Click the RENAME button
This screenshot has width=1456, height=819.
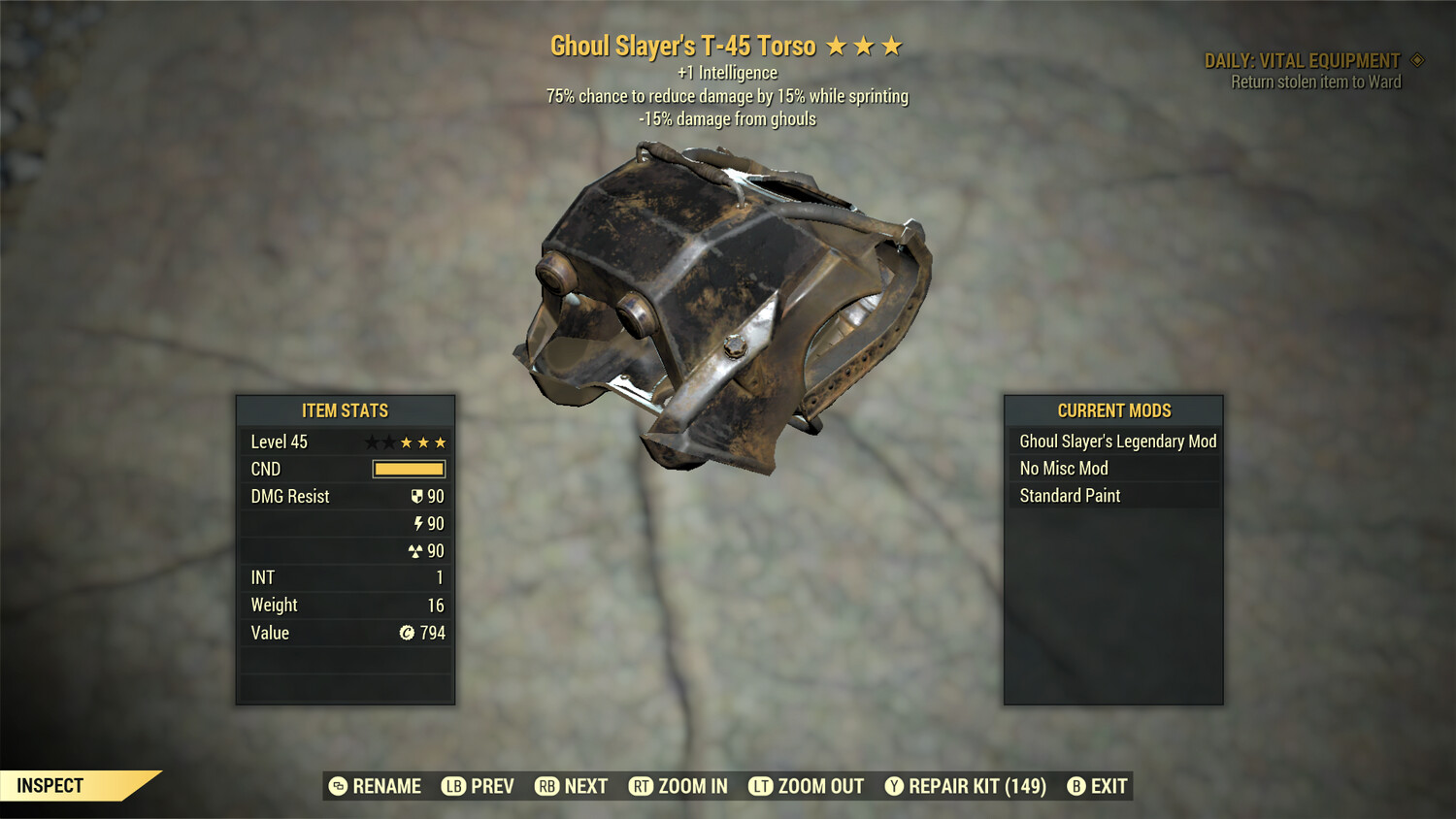point(385,786)
